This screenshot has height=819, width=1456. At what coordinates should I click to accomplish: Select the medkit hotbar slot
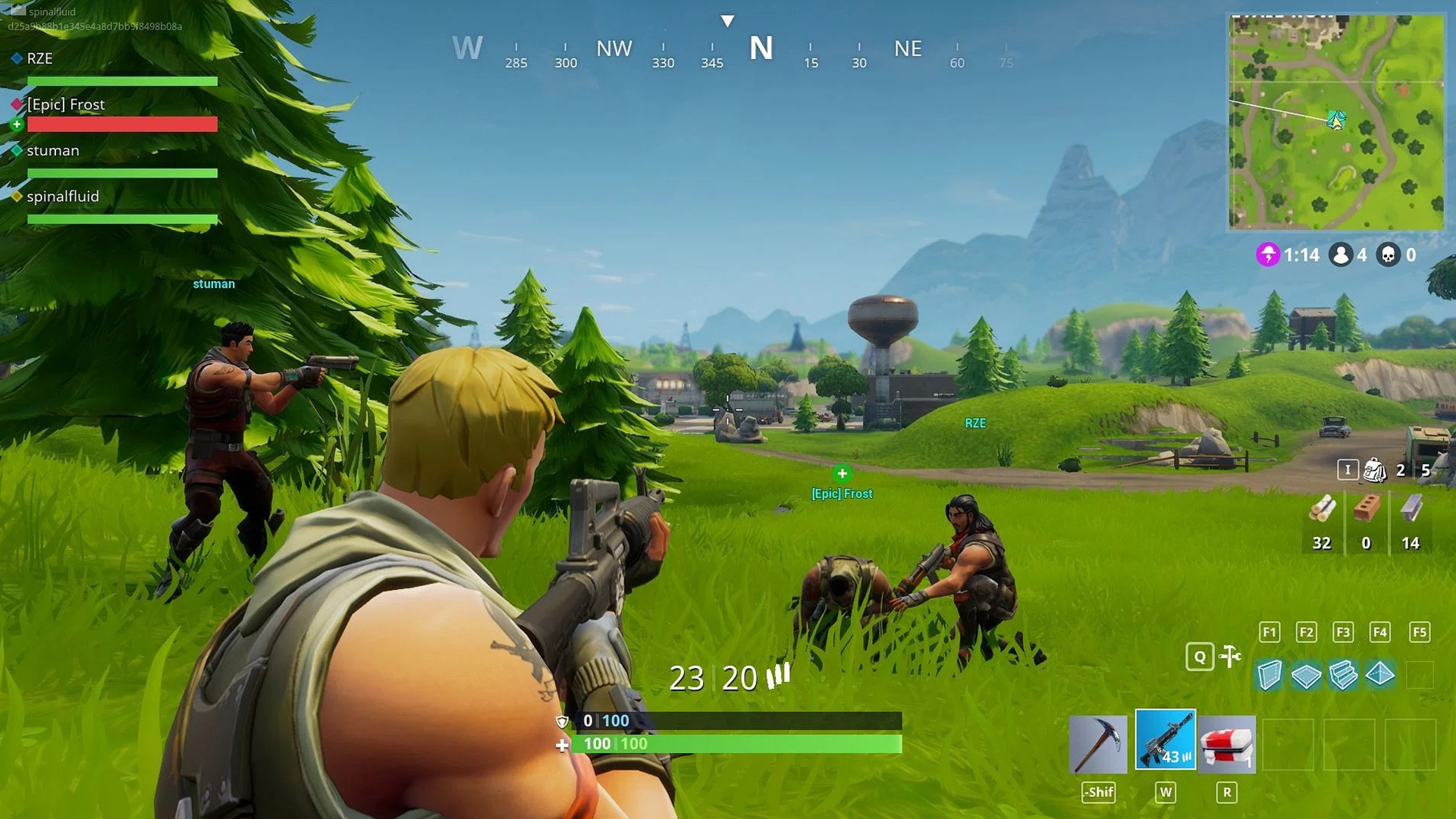point(1228,745)
